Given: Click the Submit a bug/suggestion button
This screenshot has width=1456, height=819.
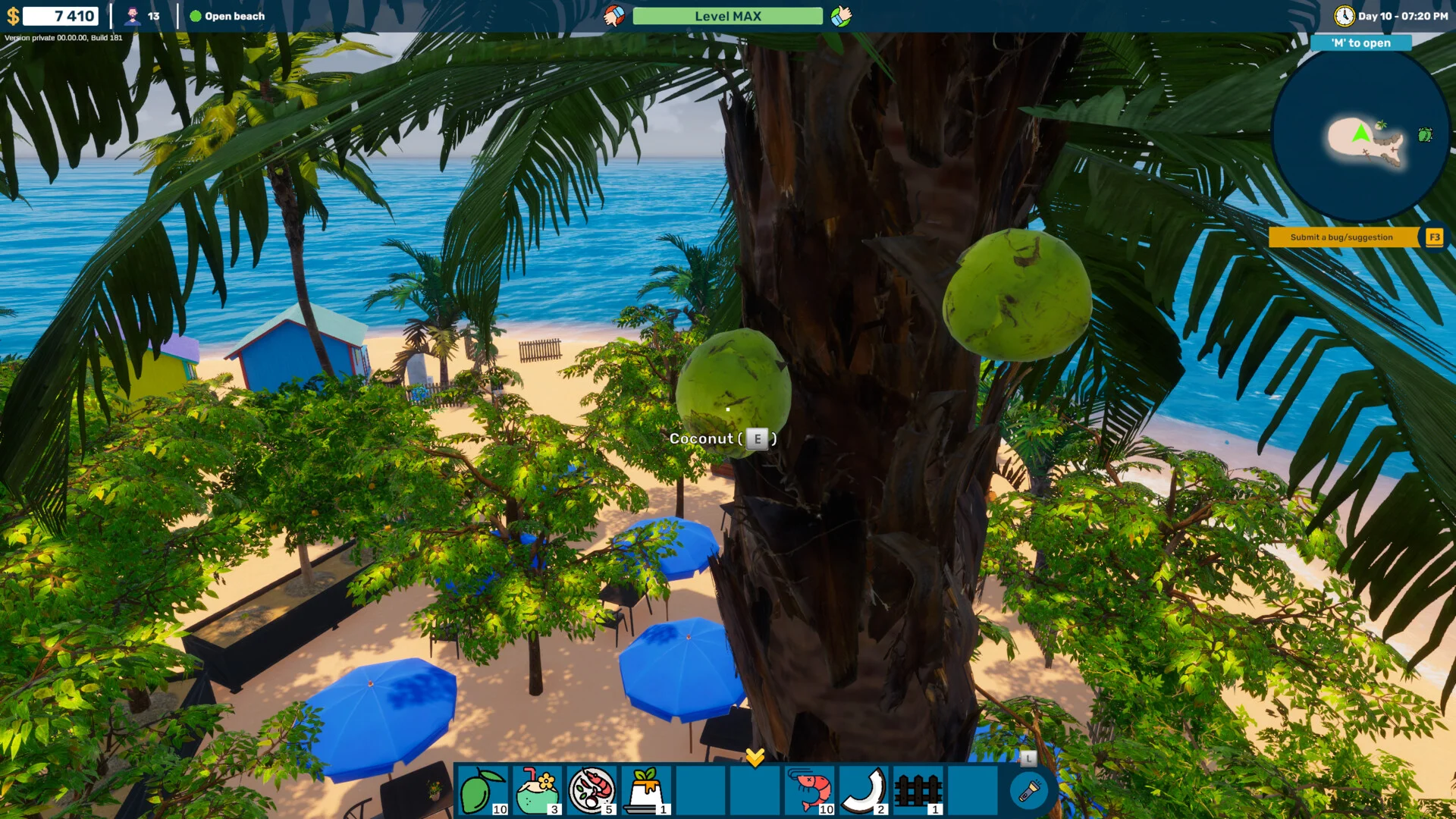Looking at the screenshot, I should point(1341,237).
